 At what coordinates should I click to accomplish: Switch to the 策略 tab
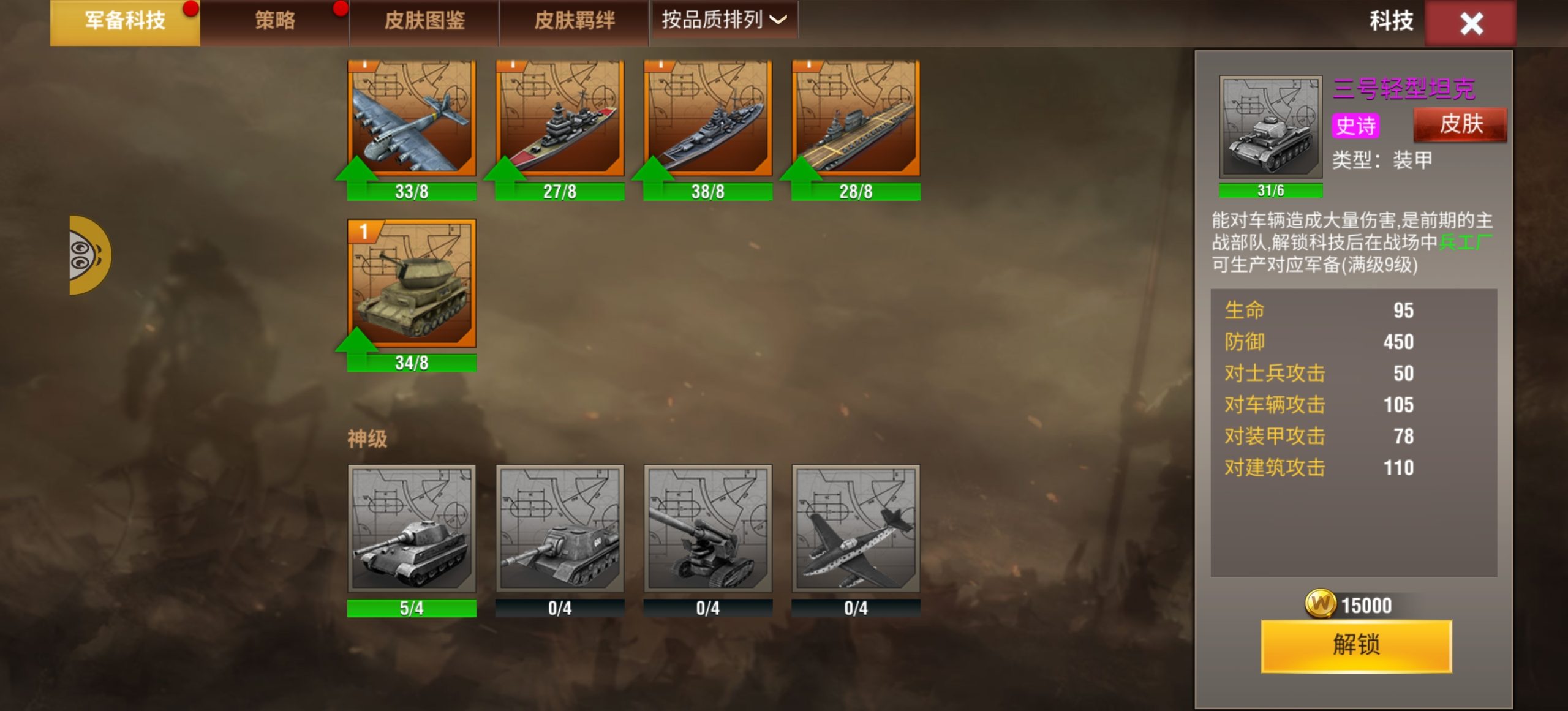point(275,20)
